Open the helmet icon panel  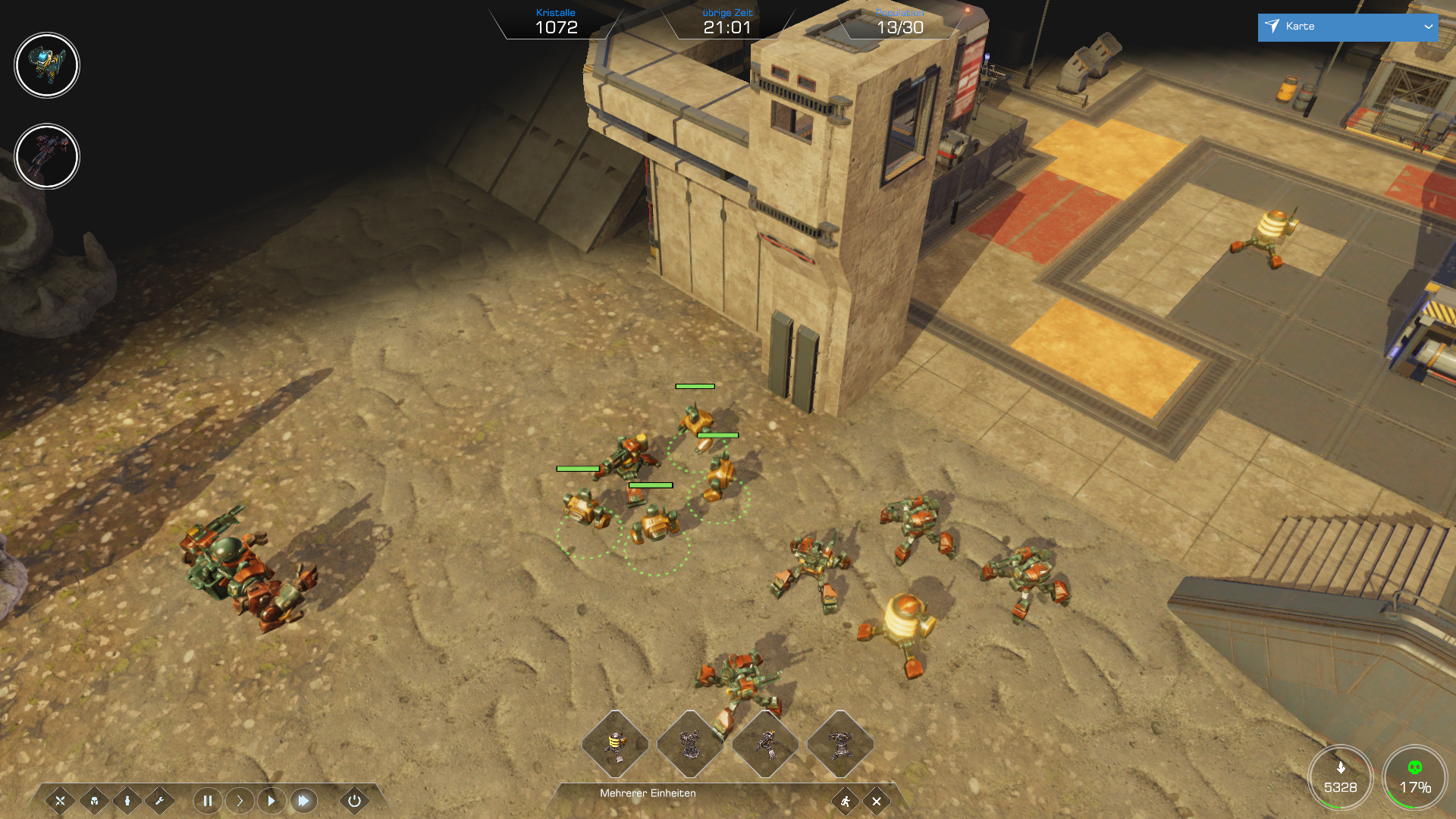click(x=94, y=801)
